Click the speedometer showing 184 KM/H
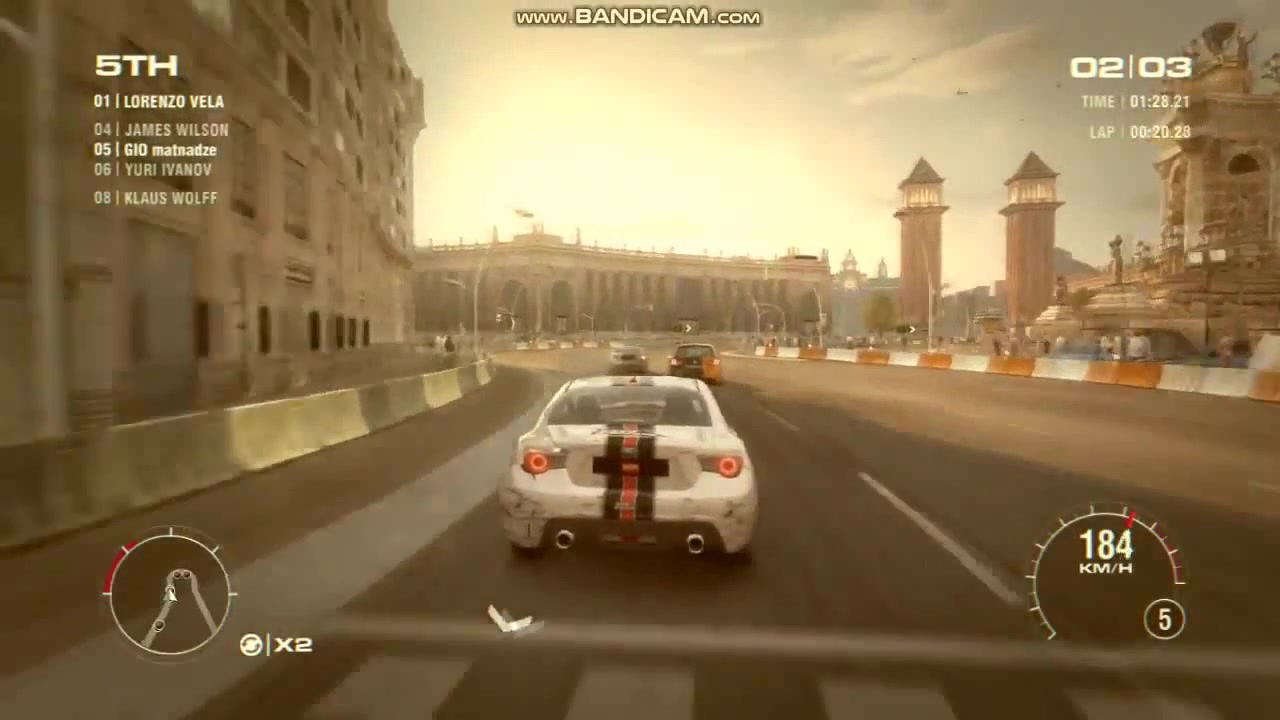Image resolution: width=1280 pixels, height=720 pixels. [1107, 545]
